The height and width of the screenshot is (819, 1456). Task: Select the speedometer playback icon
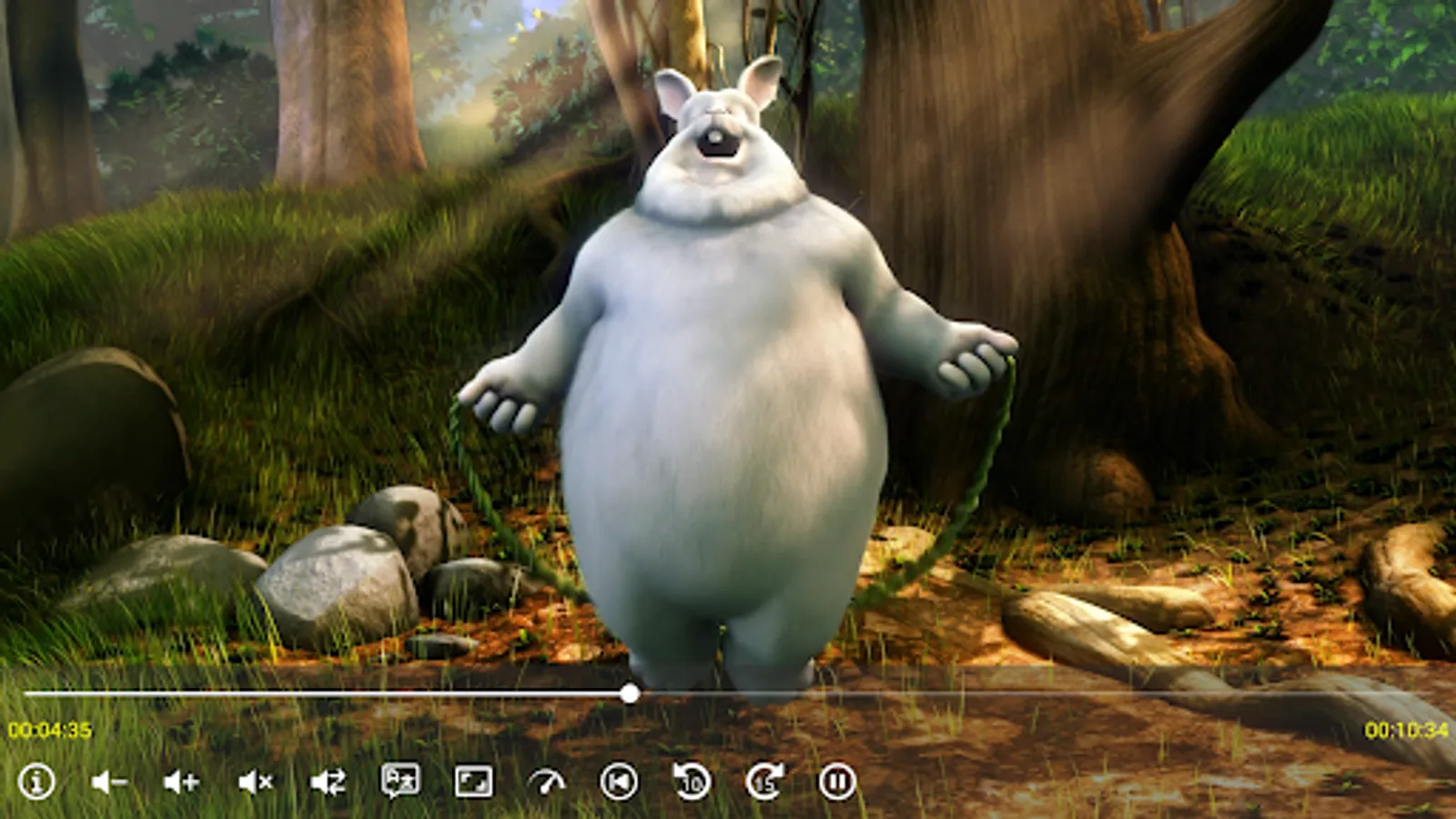point(546,781)
